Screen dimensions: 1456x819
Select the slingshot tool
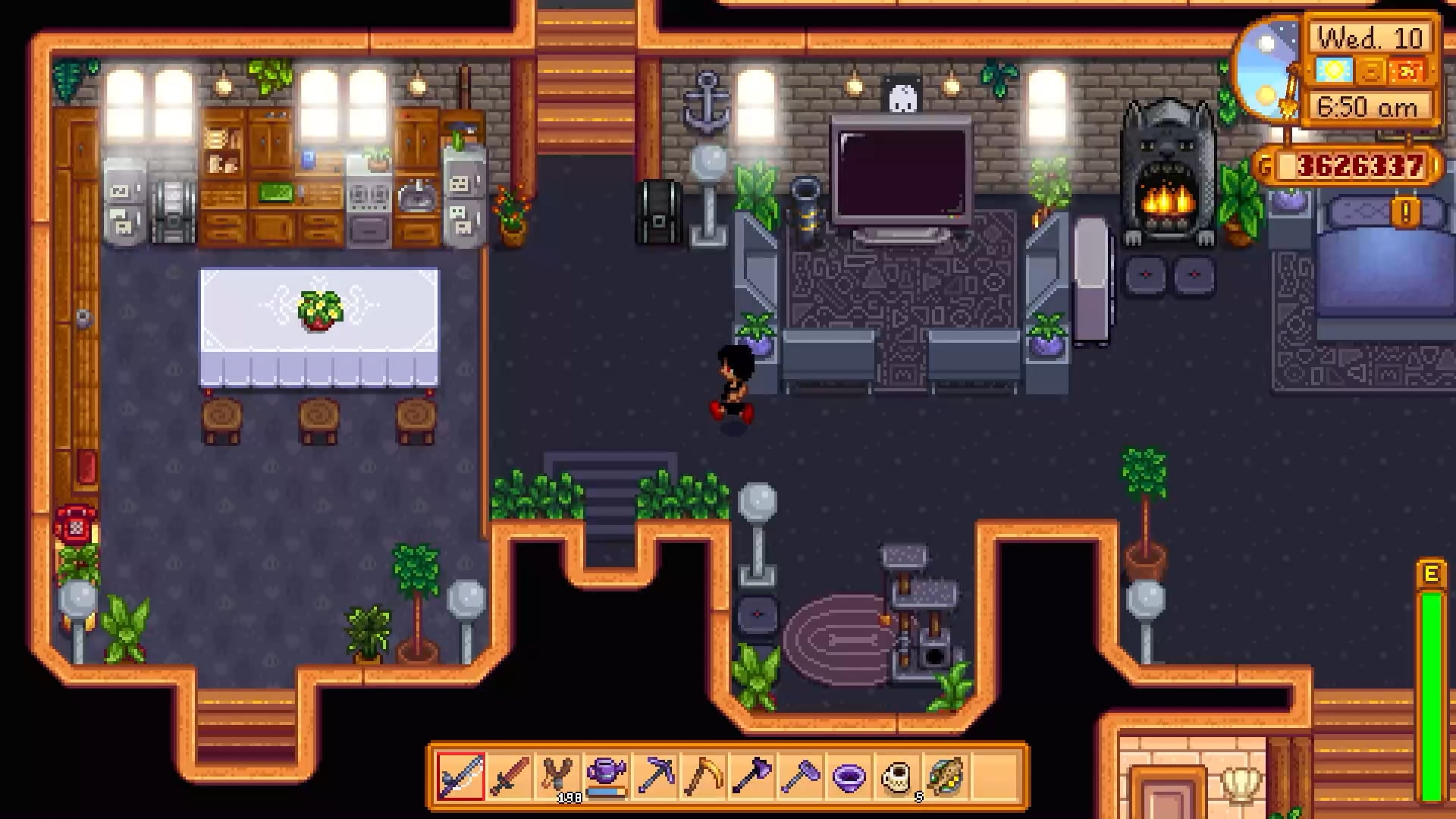[557, 777]
